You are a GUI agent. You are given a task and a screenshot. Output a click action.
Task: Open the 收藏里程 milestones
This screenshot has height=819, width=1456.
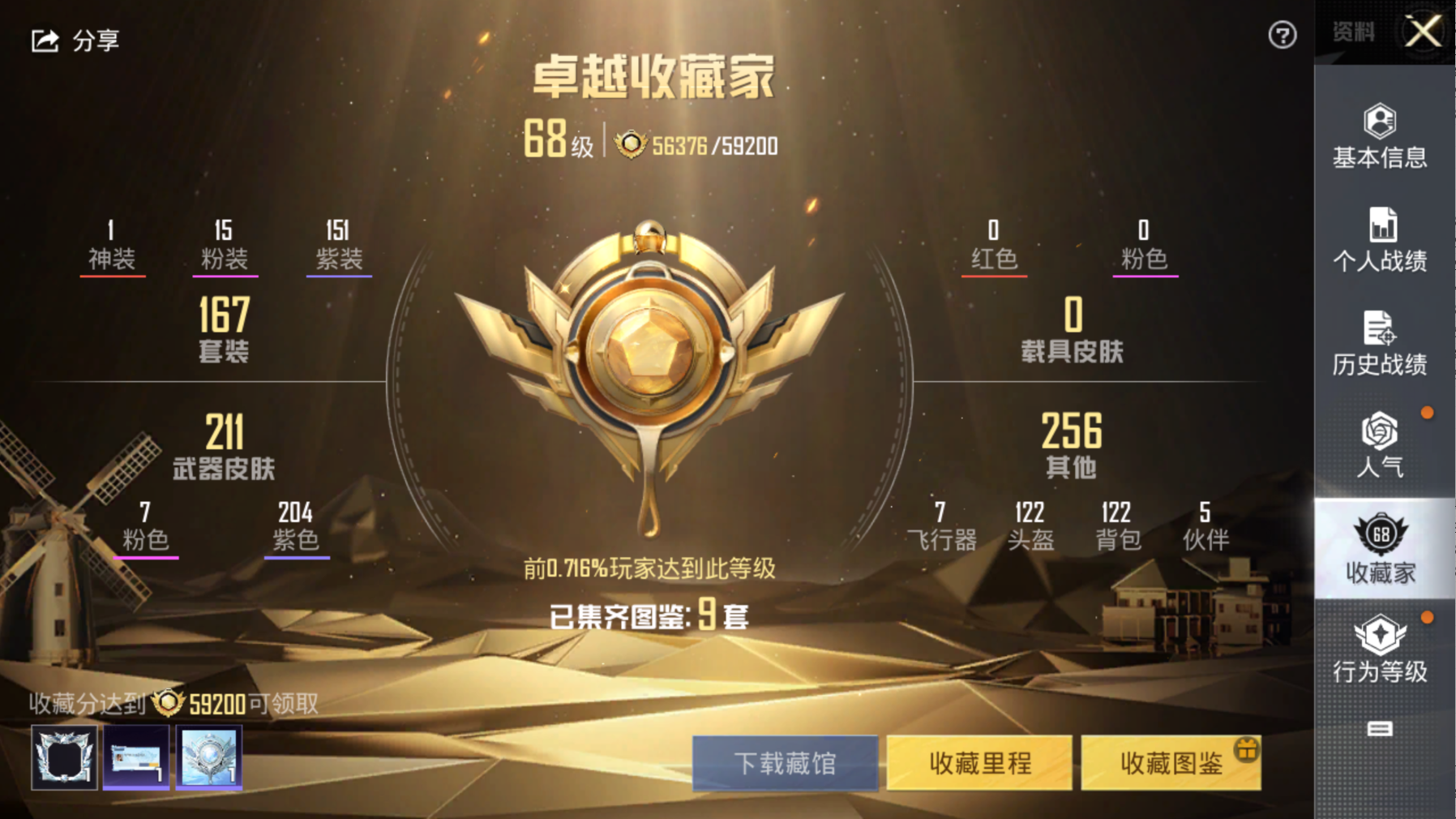[979, 763]
